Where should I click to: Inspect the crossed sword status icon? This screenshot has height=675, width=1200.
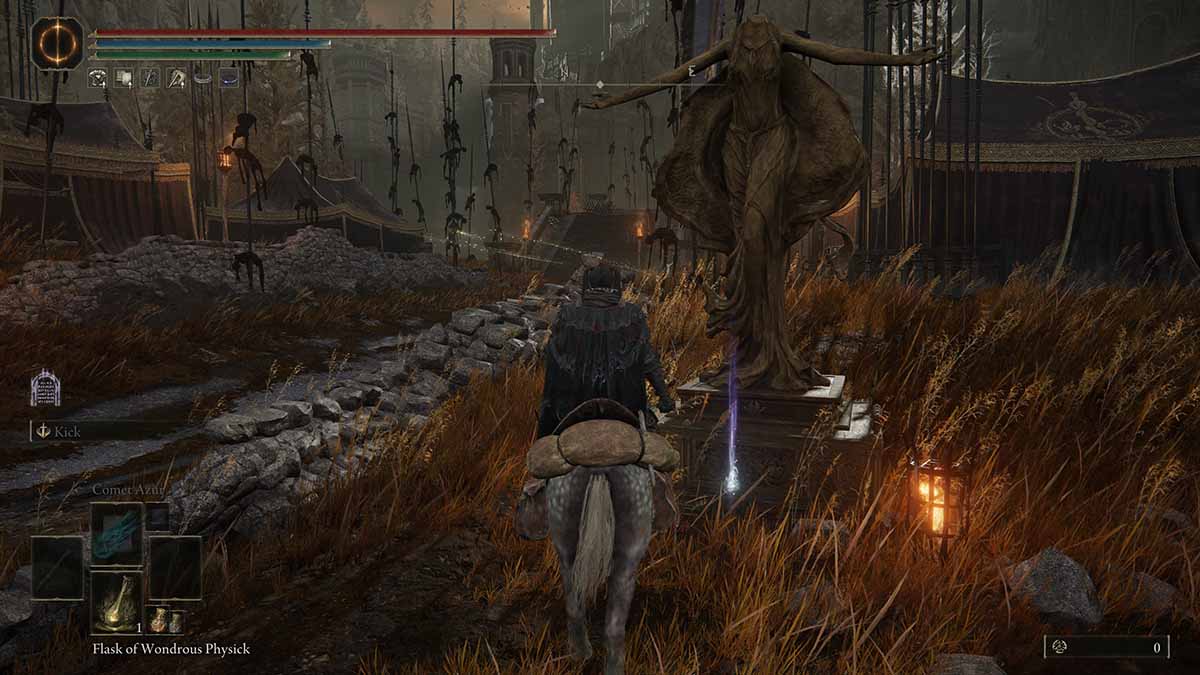click(149, 78)
